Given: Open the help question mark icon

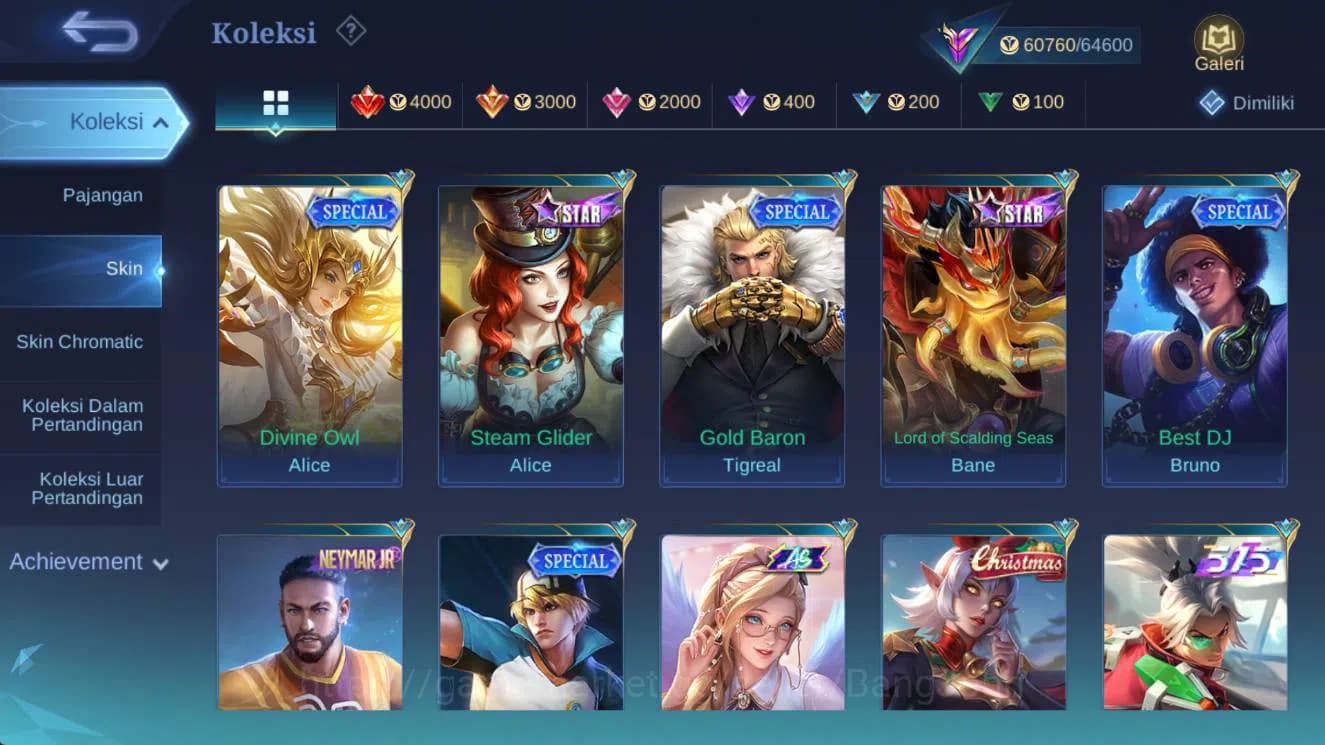Looking at the screenshot, I should point(349,31).
